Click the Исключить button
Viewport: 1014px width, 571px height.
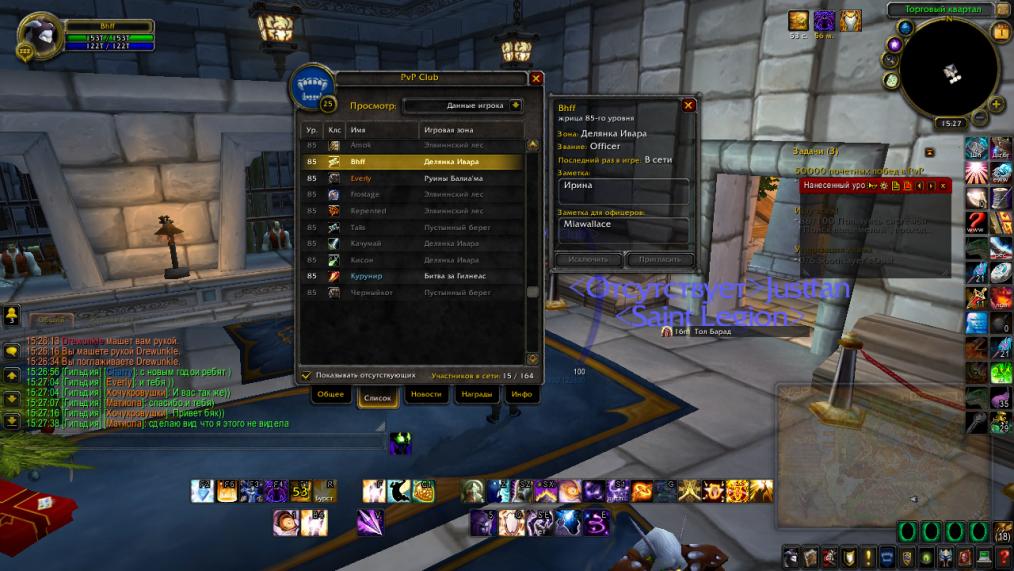(x=587, y=259)
